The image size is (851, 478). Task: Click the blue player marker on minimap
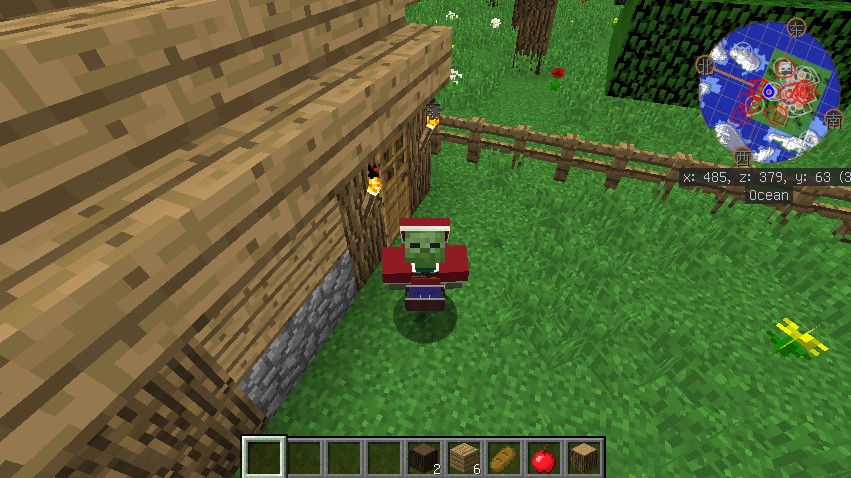769,91
